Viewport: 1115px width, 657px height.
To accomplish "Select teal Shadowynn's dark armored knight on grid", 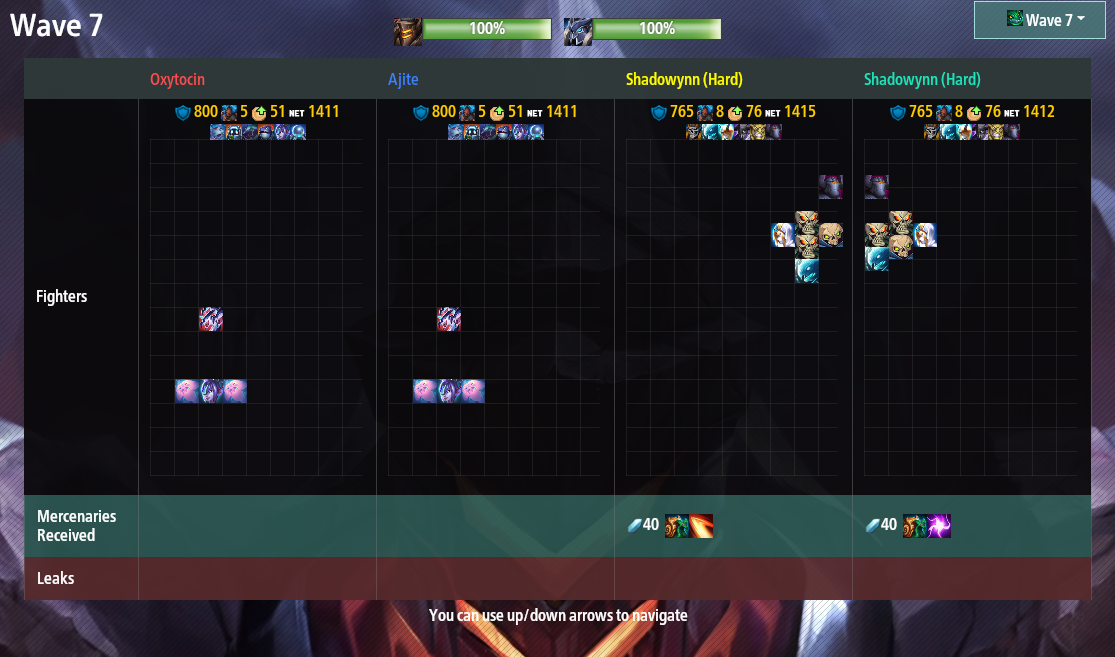I will point(877,187).
